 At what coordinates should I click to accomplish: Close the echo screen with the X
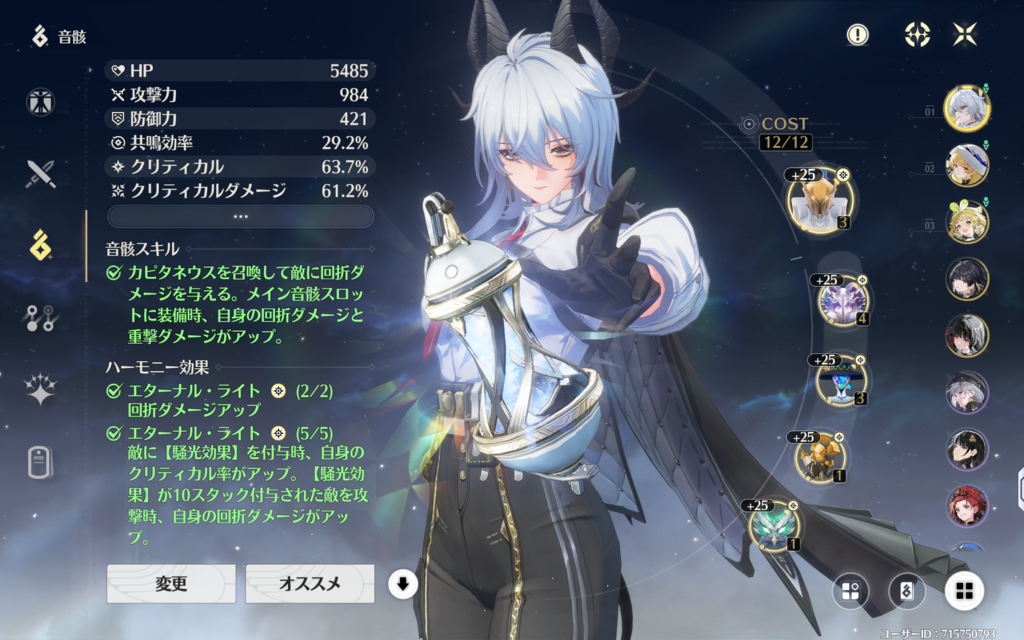[965, 35]
